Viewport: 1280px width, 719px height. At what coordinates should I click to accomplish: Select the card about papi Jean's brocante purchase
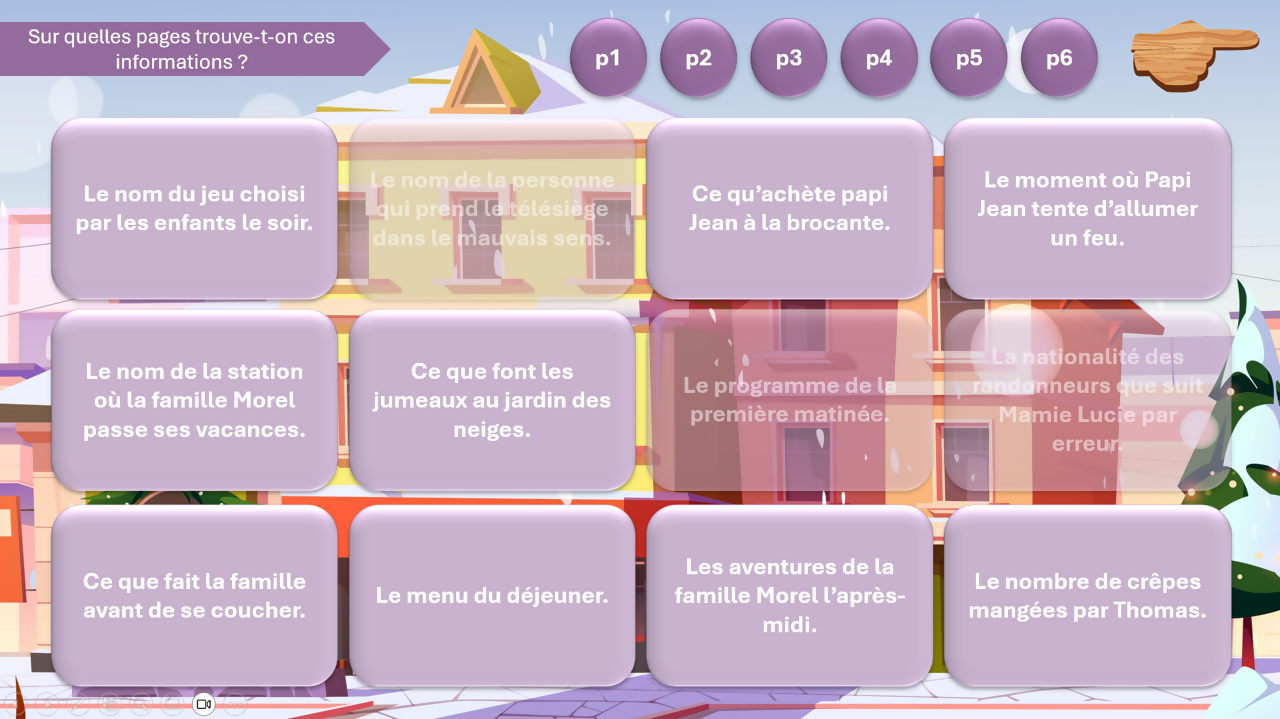(789, 208)
